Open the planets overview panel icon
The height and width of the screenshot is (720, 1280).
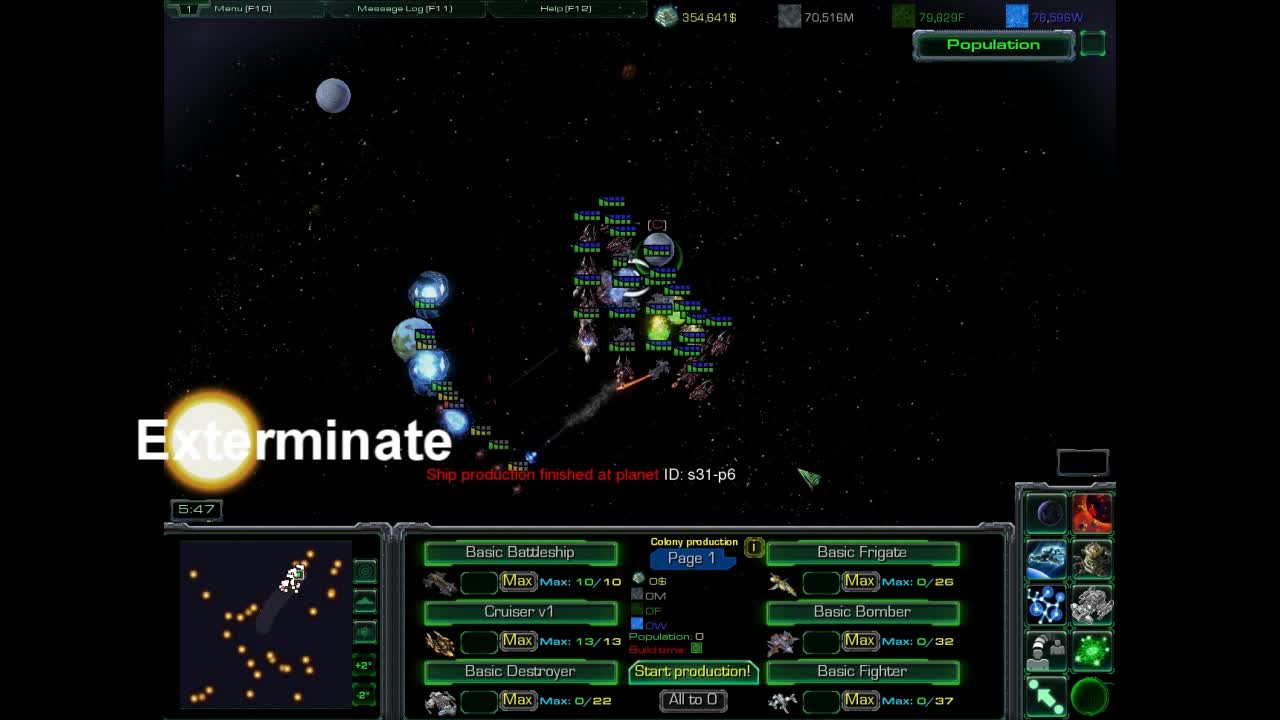point(1048,513)
